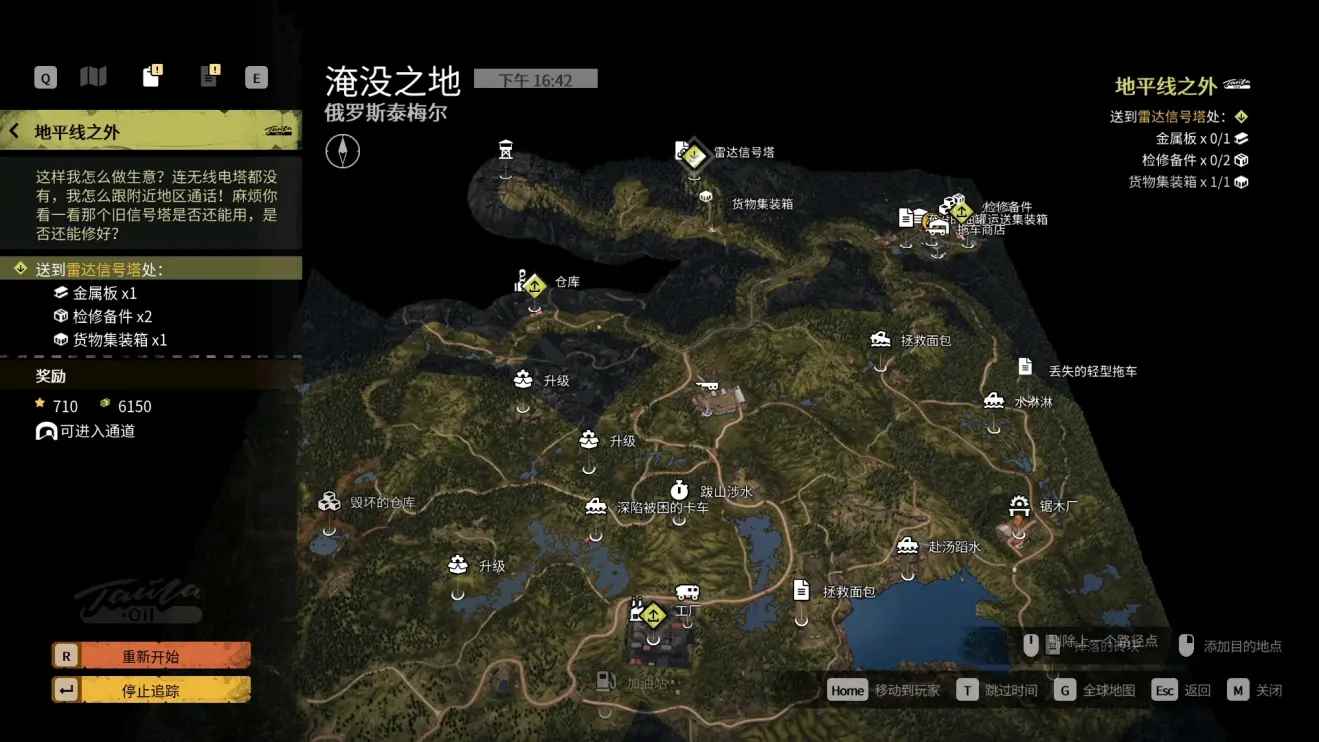Click the 仓库 warehouse map marker
The image size is (1319, 742).
[534, 283]
